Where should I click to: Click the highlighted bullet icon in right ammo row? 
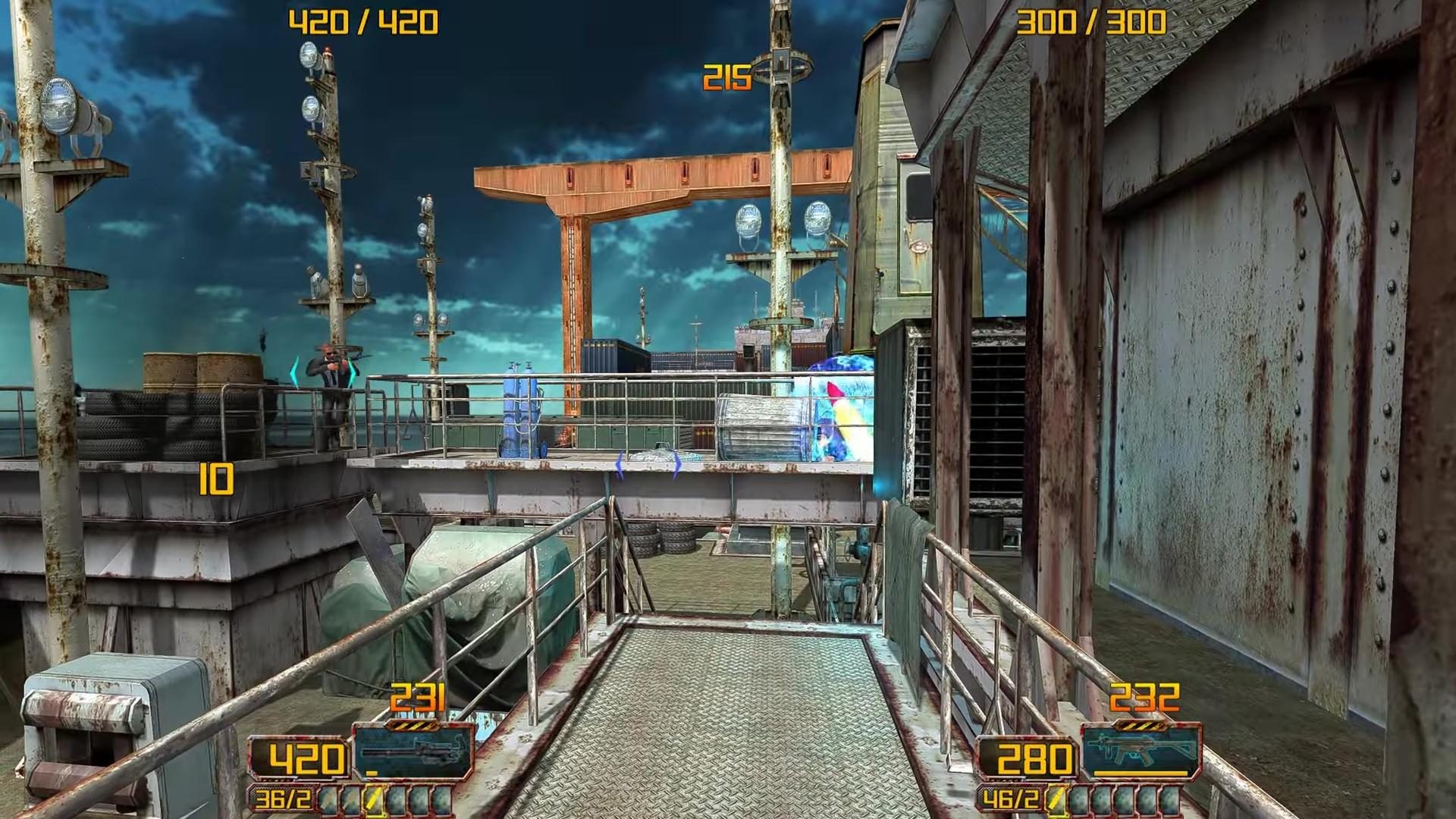tap(1055, 800)
